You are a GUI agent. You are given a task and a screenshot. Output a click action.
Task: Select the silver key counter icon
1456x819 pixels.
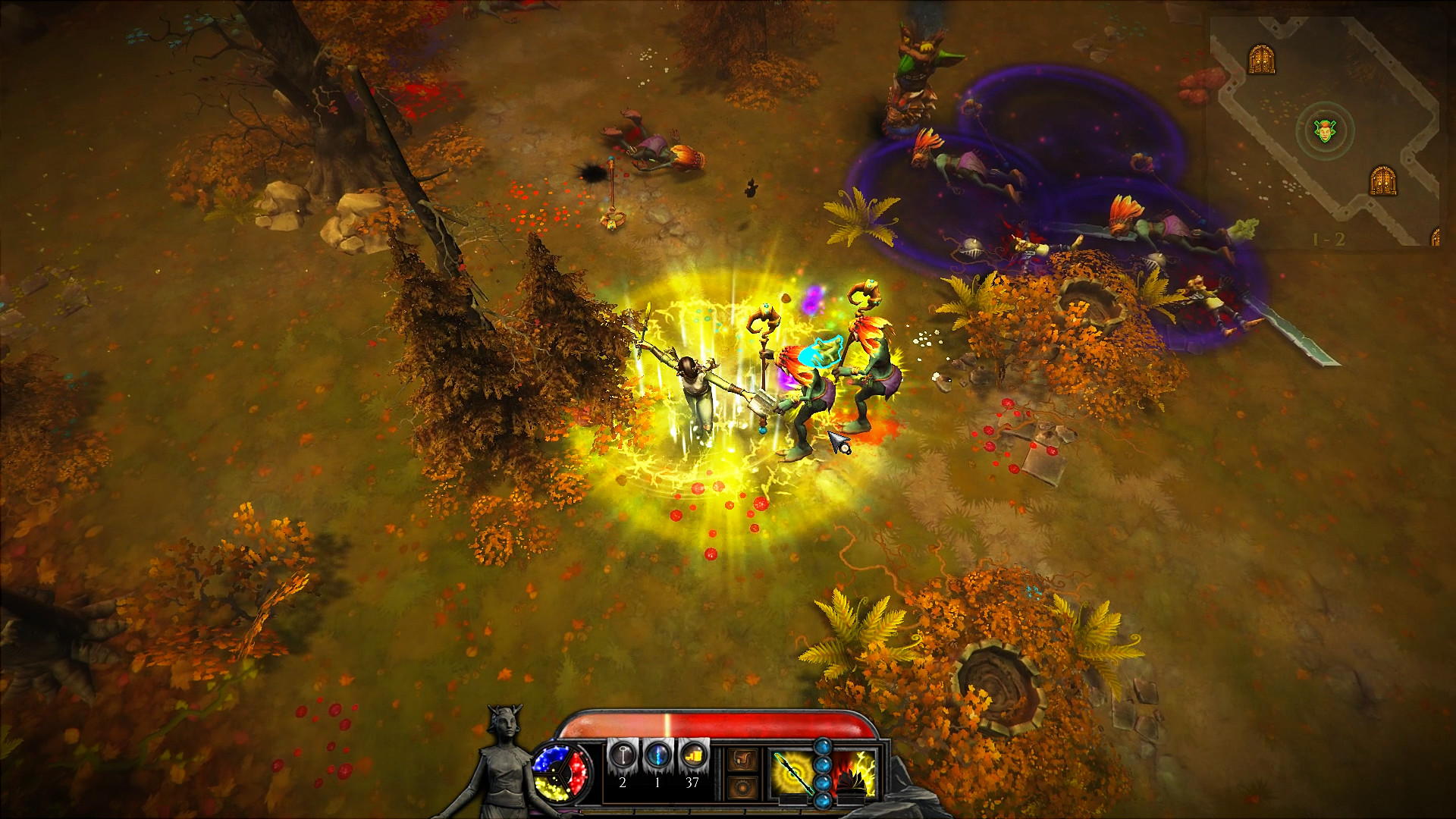click(x=622, y=755)
